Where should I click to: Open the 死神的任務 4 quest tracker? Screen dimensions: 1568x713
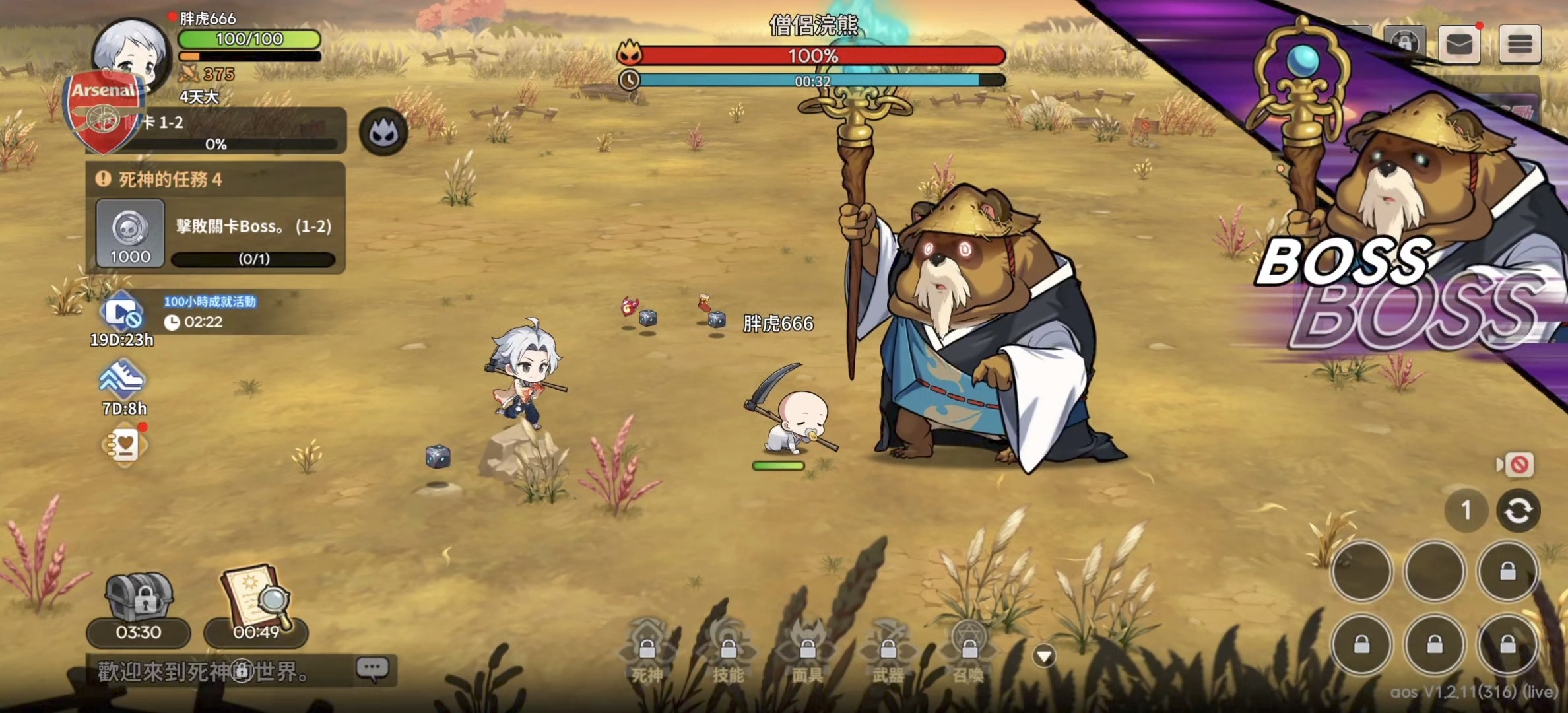tap(215, 179)
